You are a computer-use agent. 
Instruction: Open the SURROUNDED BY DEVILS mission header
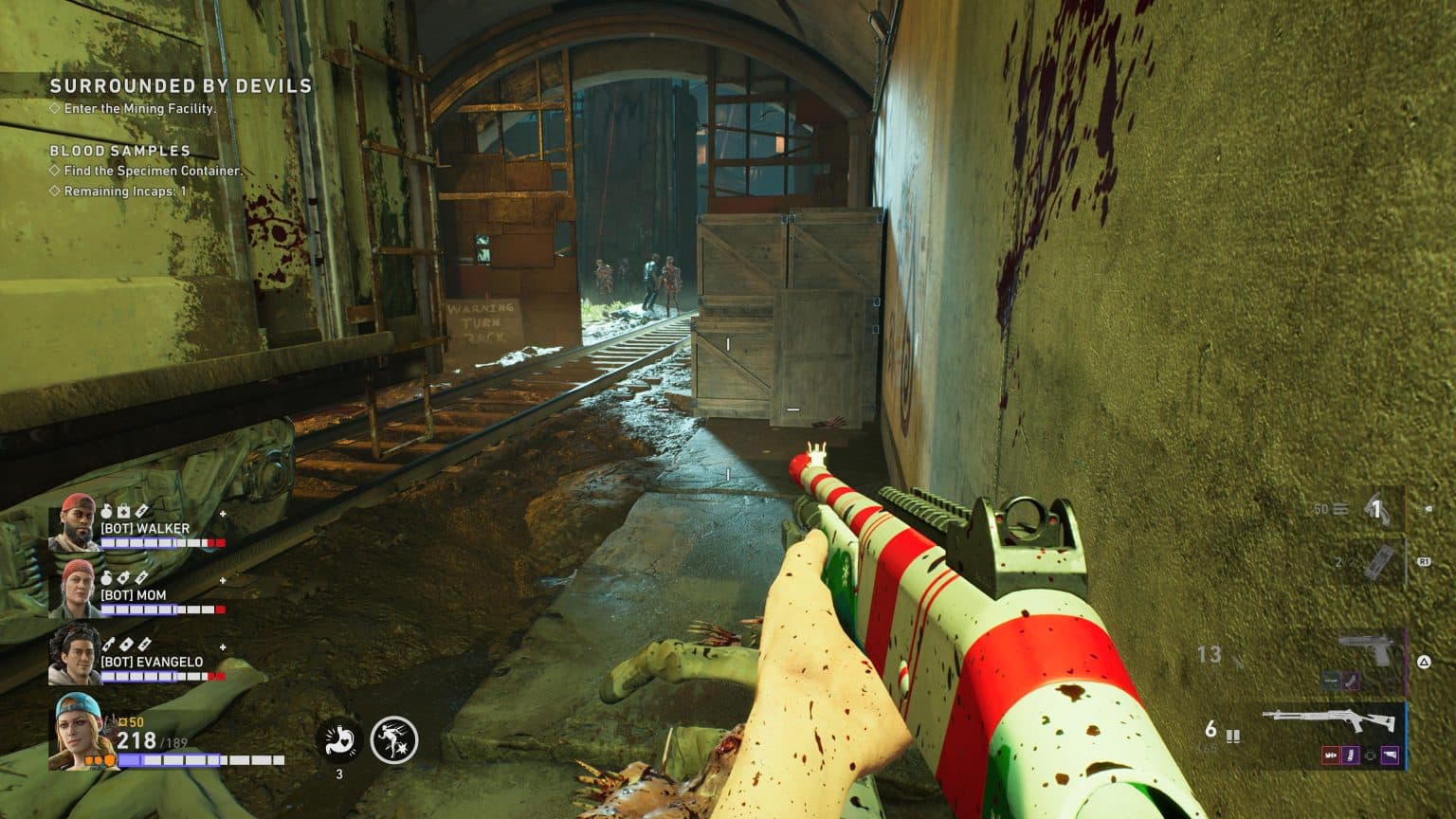178,85
